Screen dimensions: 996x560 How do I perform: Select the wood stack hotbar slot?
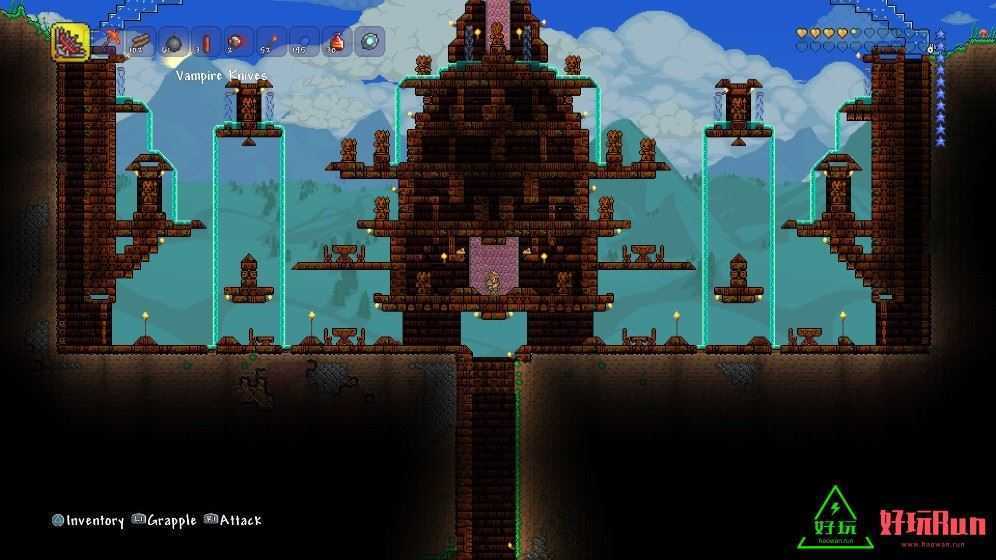coord(140,43)
